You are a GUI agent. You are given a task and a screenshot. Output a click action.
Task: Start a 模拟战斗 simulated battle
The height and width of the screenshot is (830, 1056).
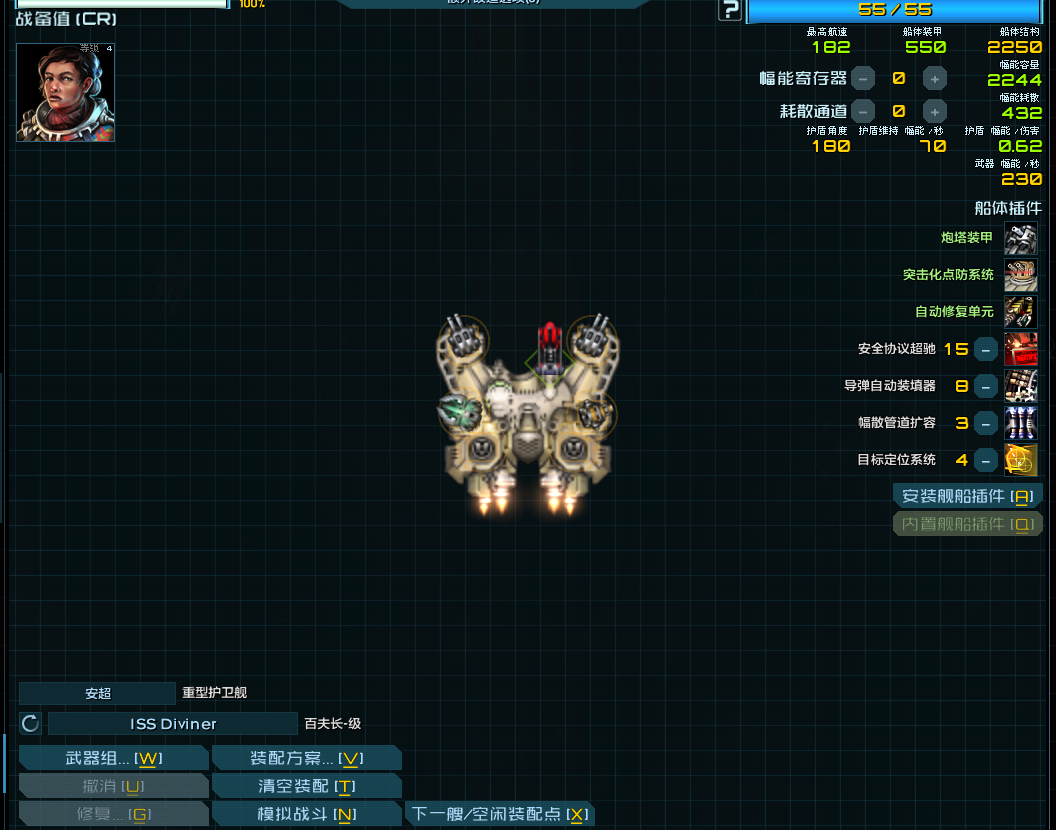[x=306, y=814]
